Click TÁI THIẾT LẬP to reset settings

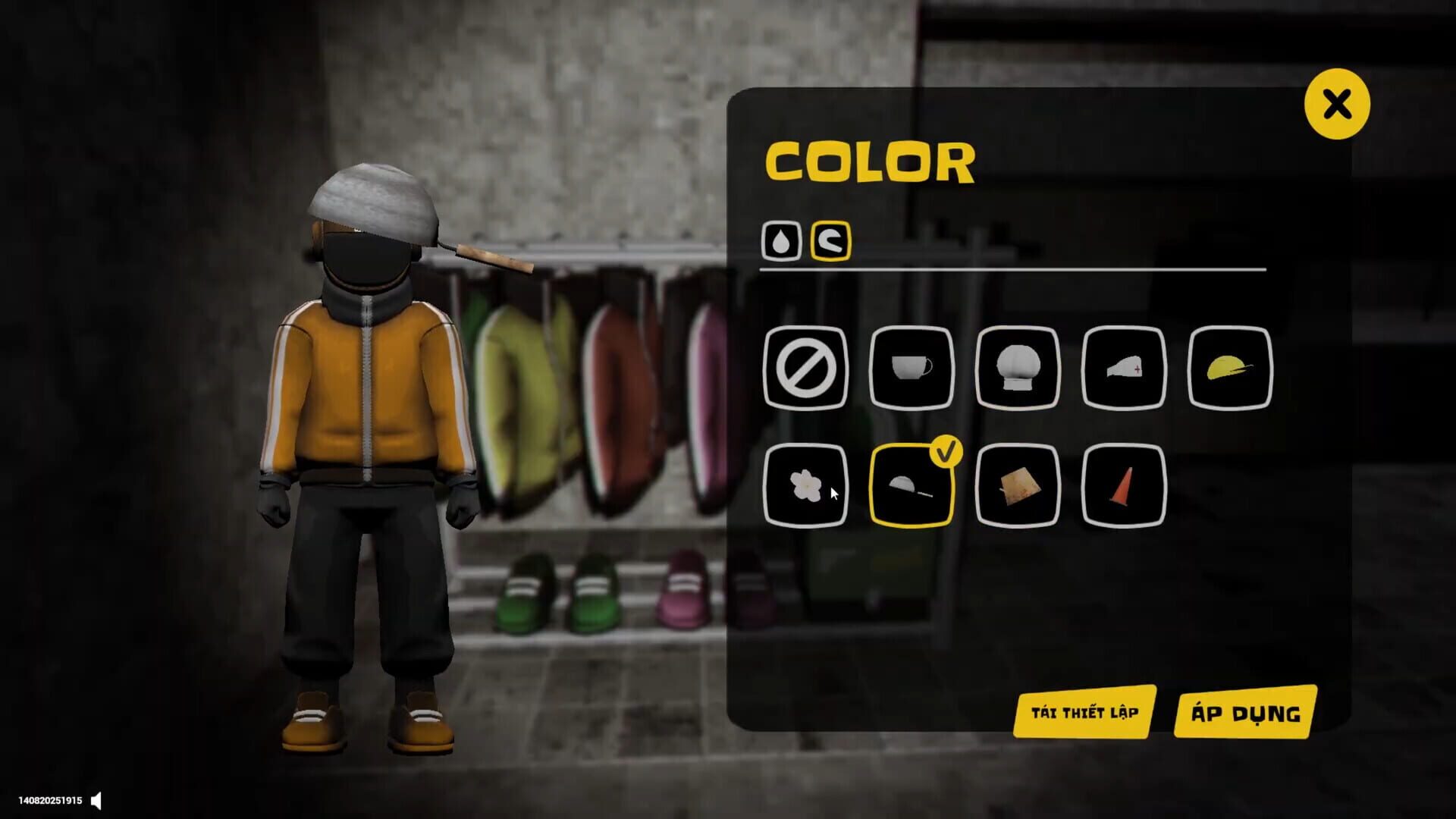tap(1084, 712)
